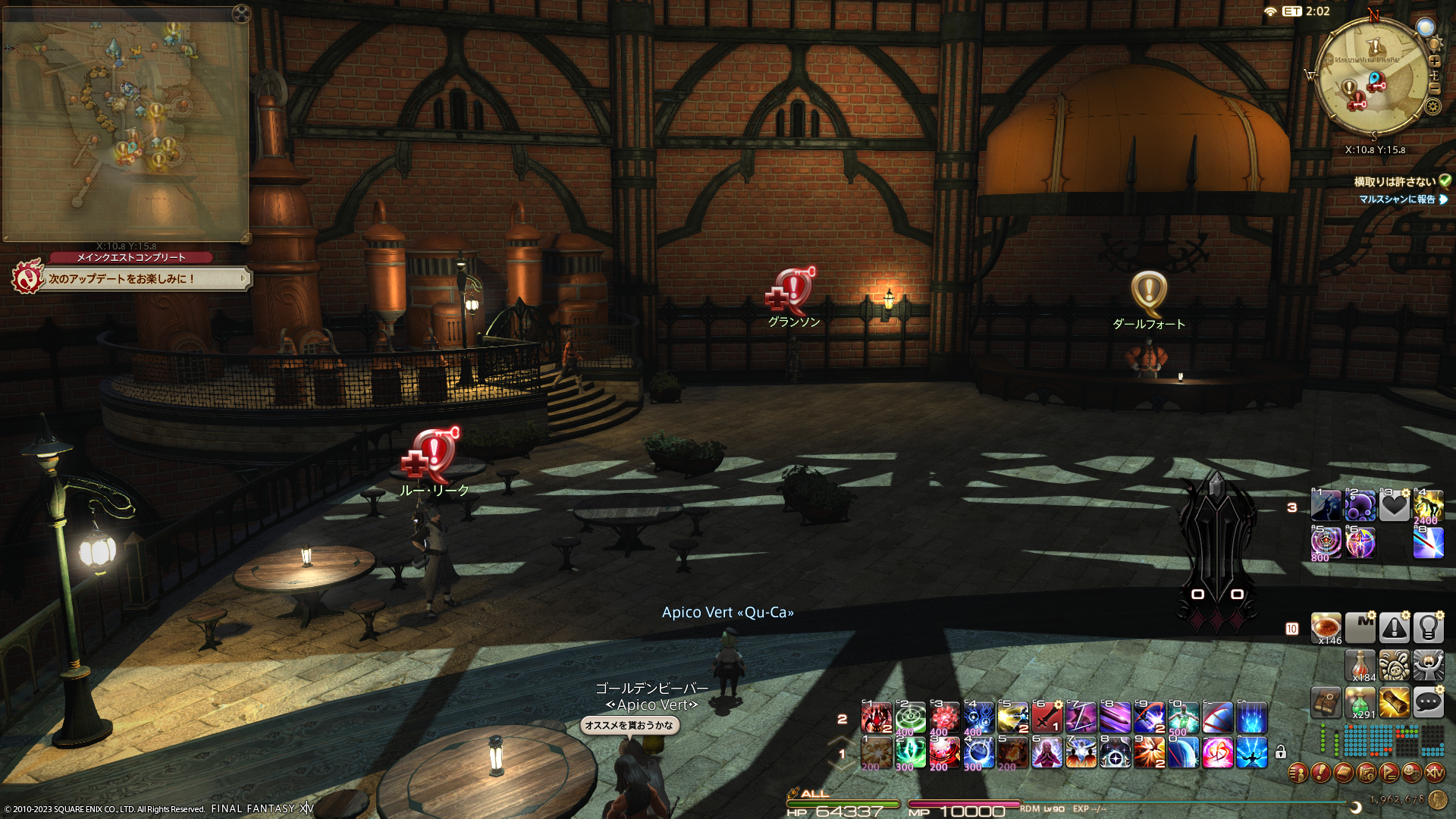Click the black heart hotbar icon

[x=1394, y=506]
